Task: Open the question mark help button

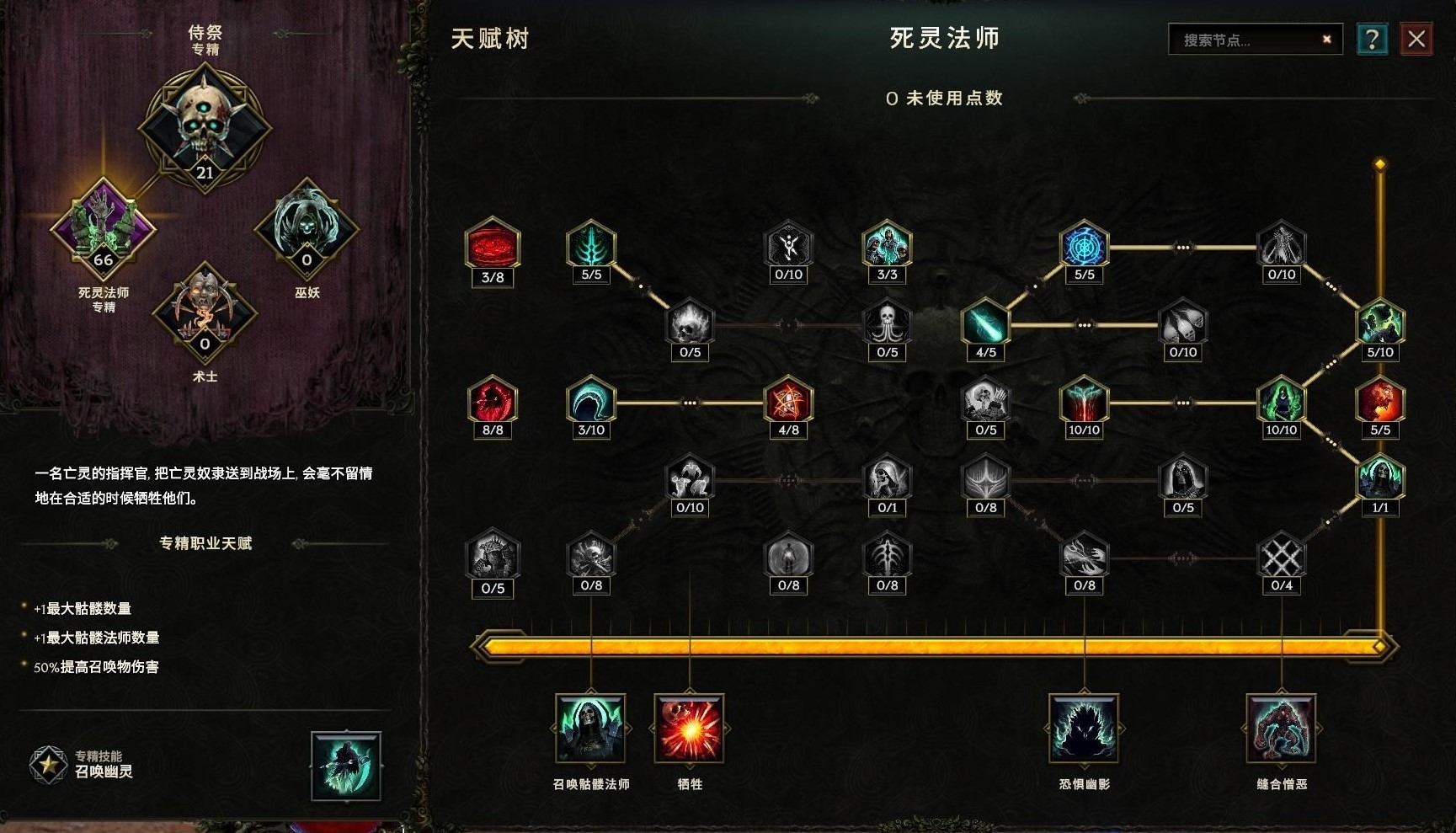Action: pos(1373,38)
